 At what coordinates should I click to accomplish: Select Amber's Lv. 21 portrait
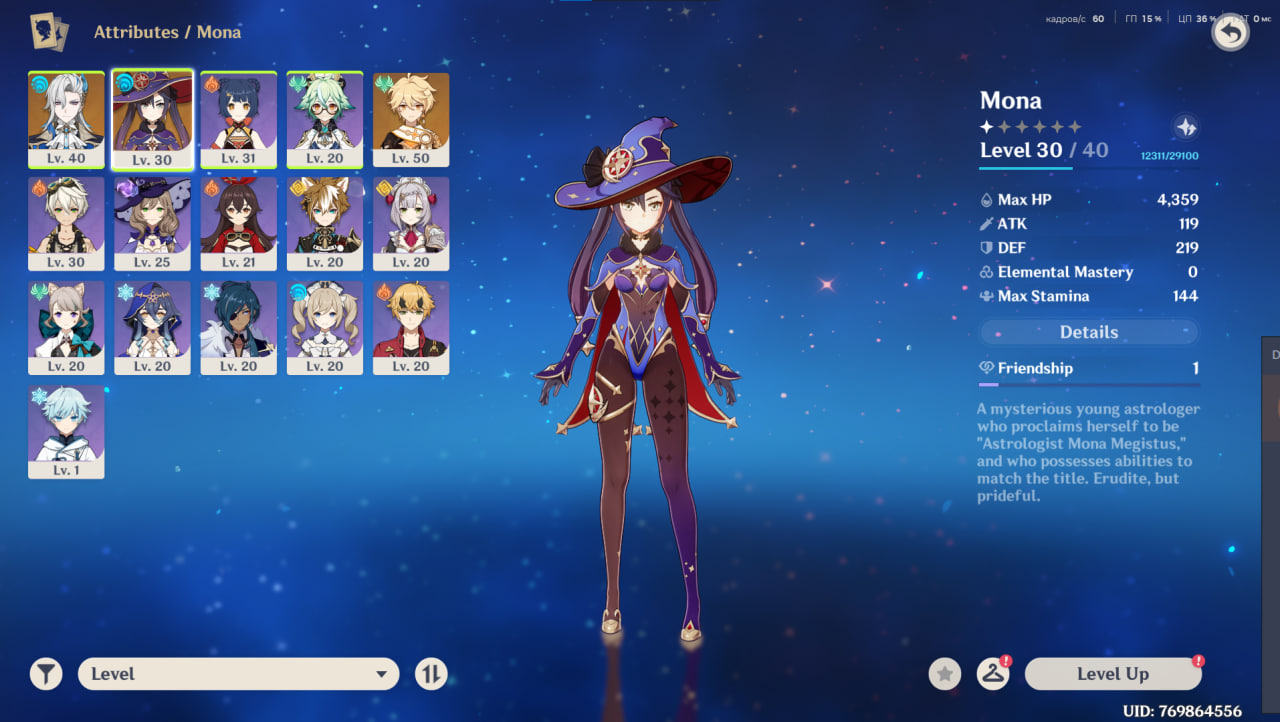[x=238, y=222]
